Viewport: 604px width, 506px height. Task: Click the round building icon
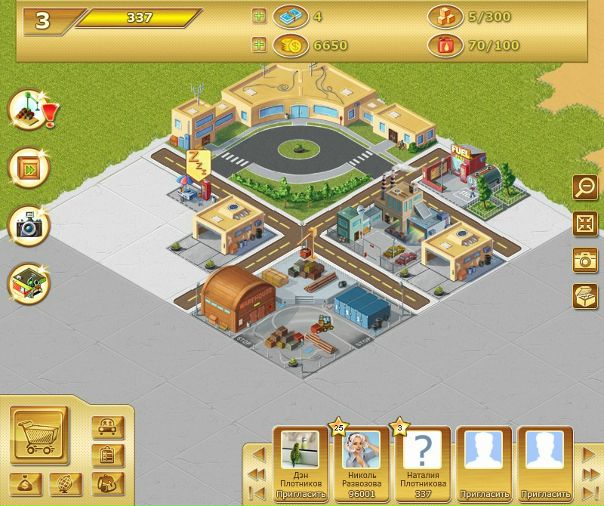[29, 283]
